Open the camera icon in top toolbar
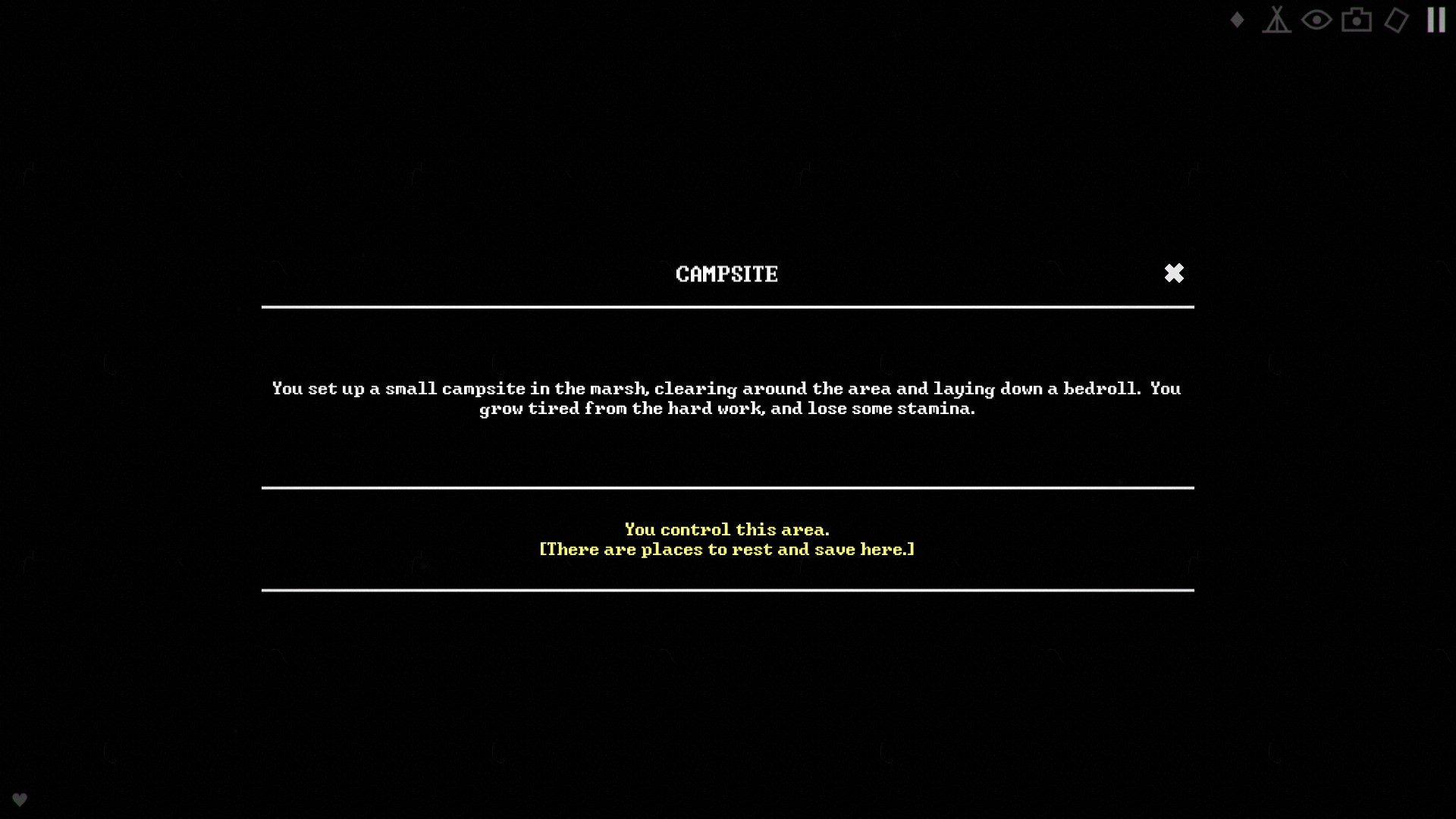 tap(1357, 20)
